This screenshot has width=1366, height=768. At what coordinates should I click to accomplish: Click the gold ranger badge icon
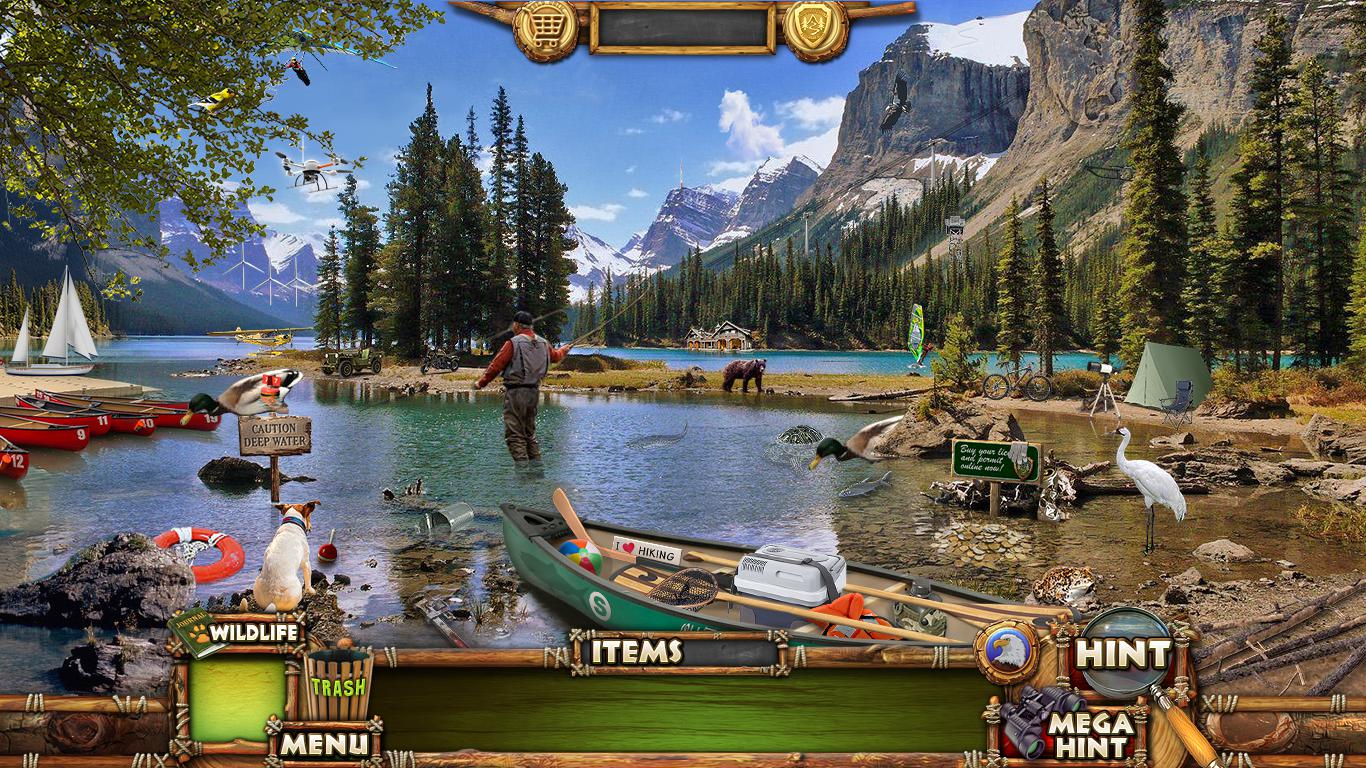[x=815, y=30]
